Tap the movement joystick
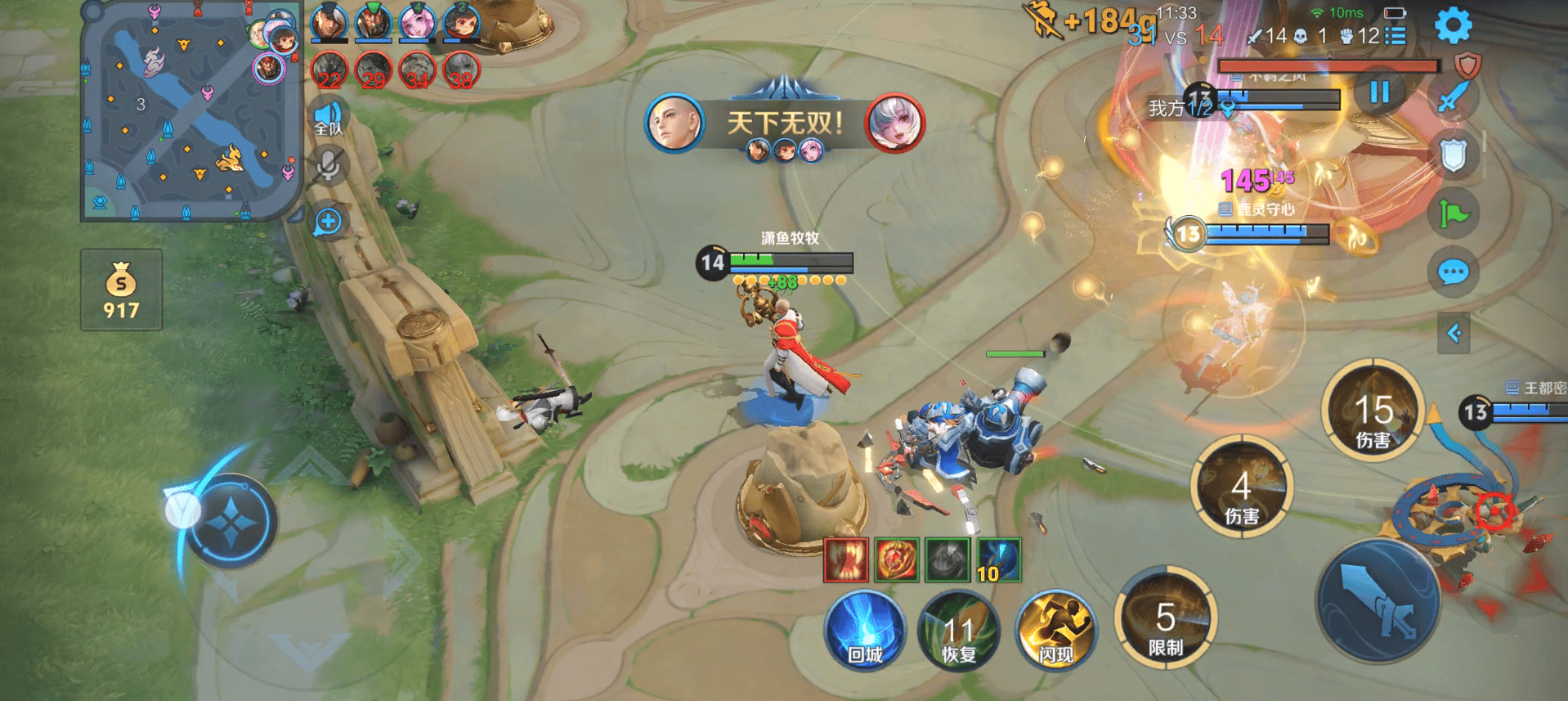This screenshot has width=1568, height=701. 231,520
